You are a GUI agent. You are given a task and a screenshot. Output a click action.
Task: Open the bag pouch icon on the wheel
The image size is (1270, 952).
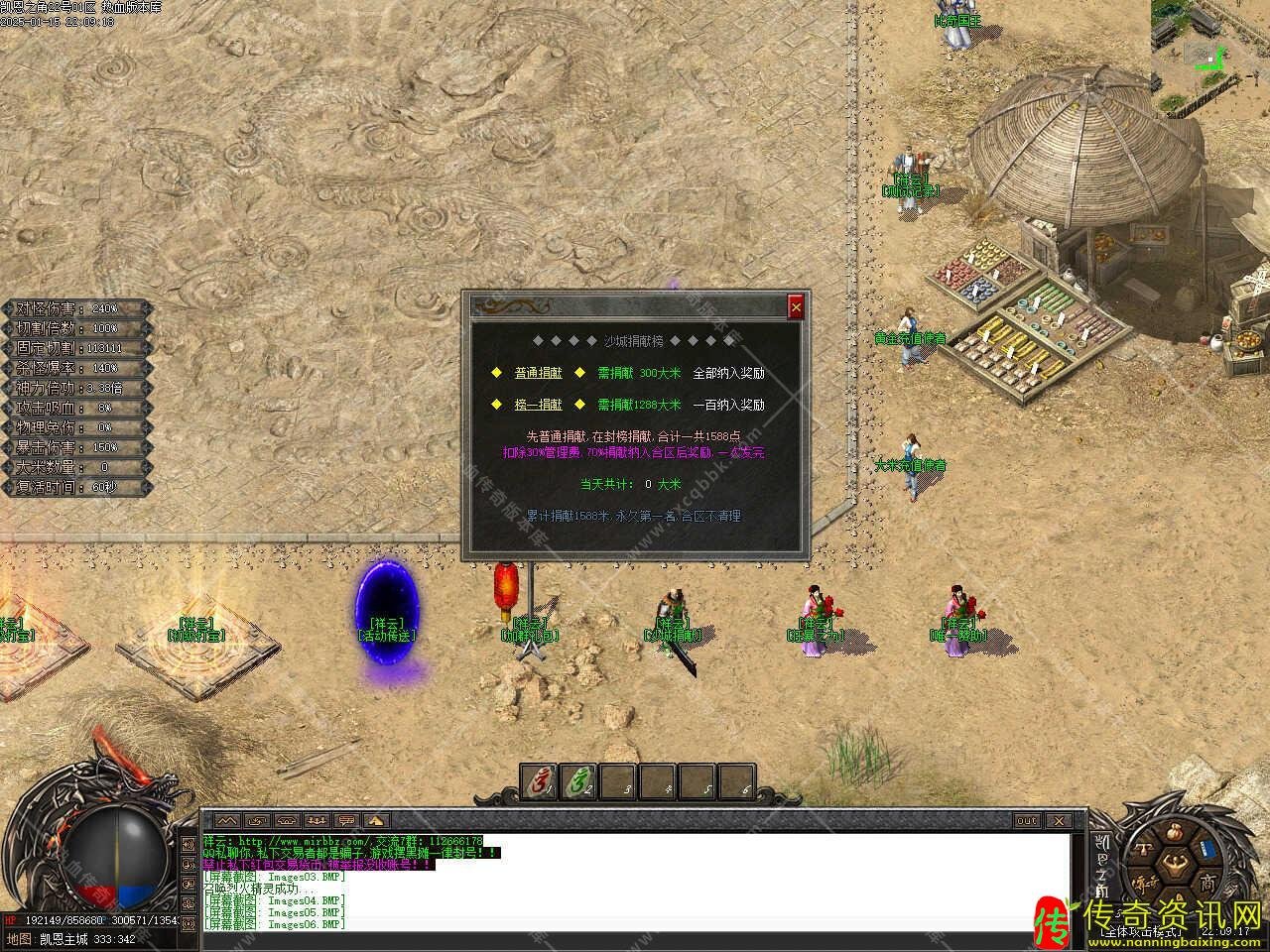tap(1177, 829)
